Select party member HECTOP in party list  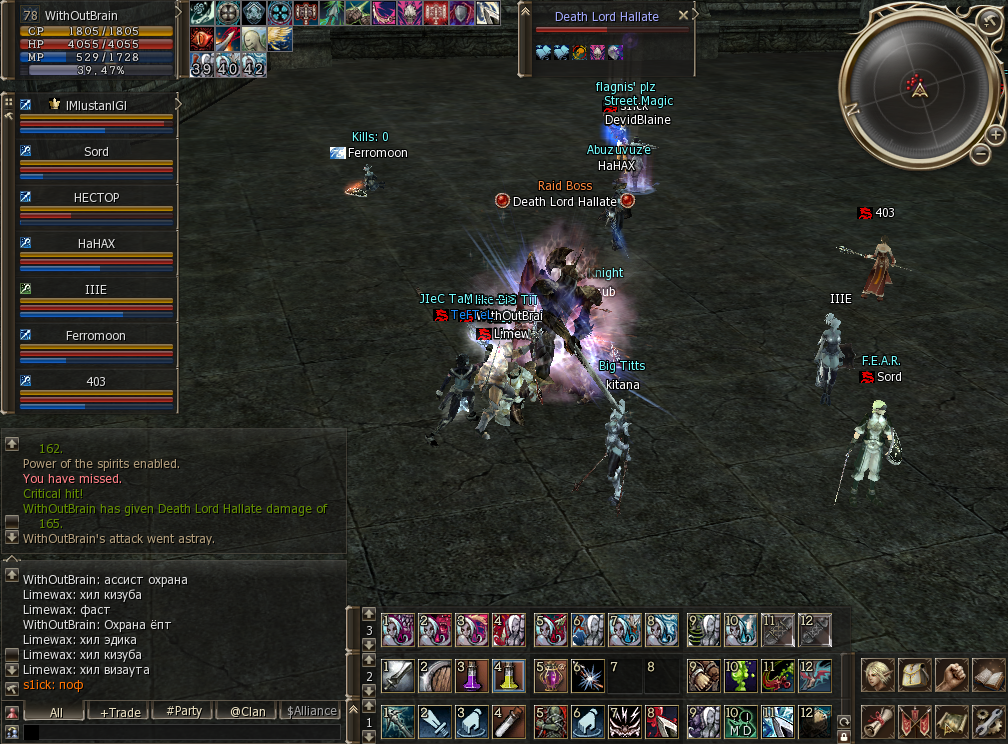pyautogui.click(x=96, y=198)
